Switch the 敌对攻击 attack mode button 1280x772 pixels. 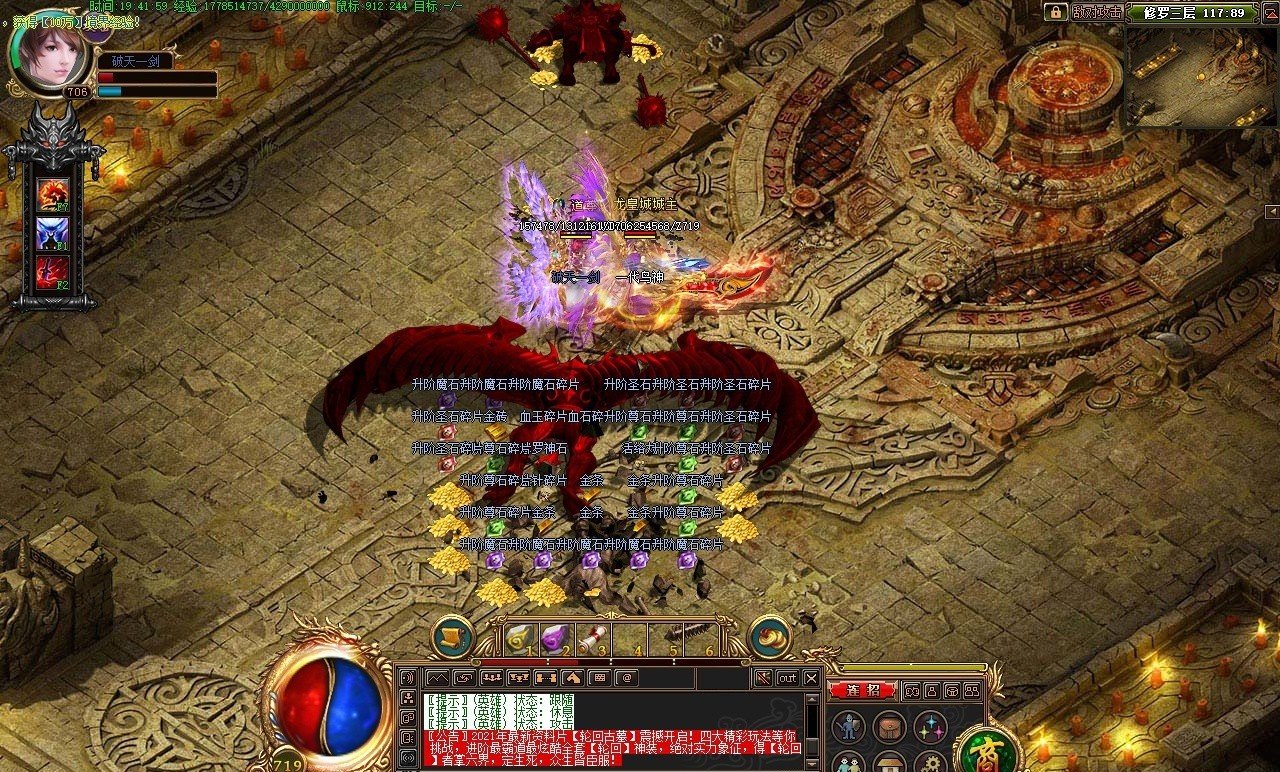tap(1096, 12)
